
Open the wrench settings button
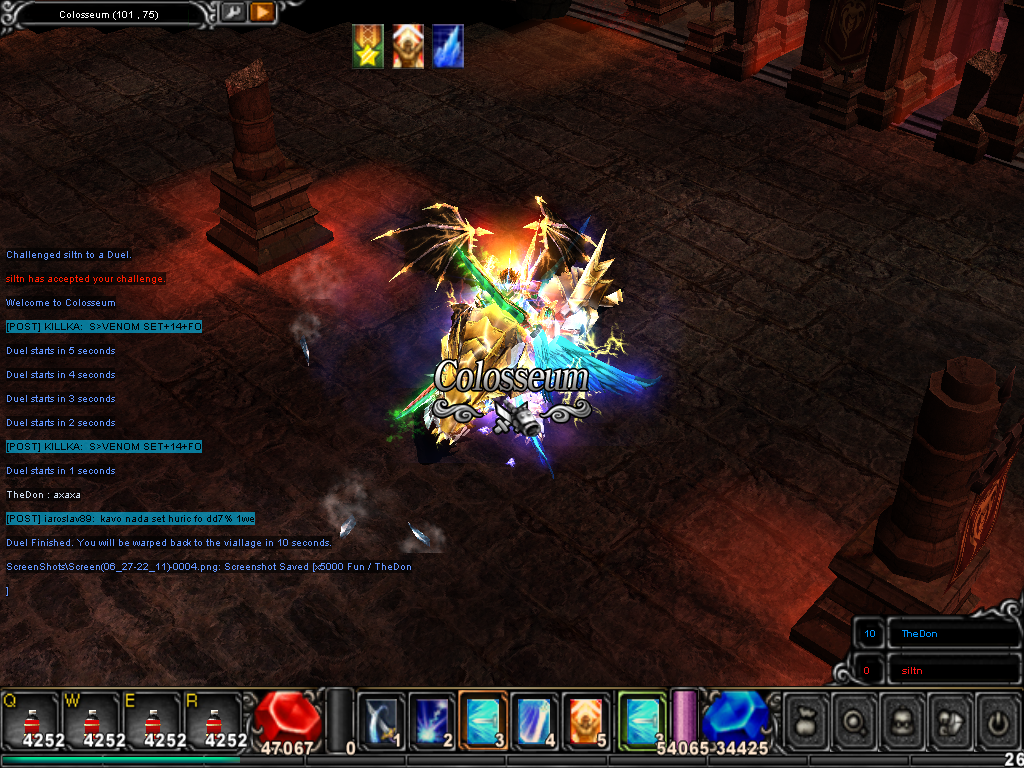(232, 13)
